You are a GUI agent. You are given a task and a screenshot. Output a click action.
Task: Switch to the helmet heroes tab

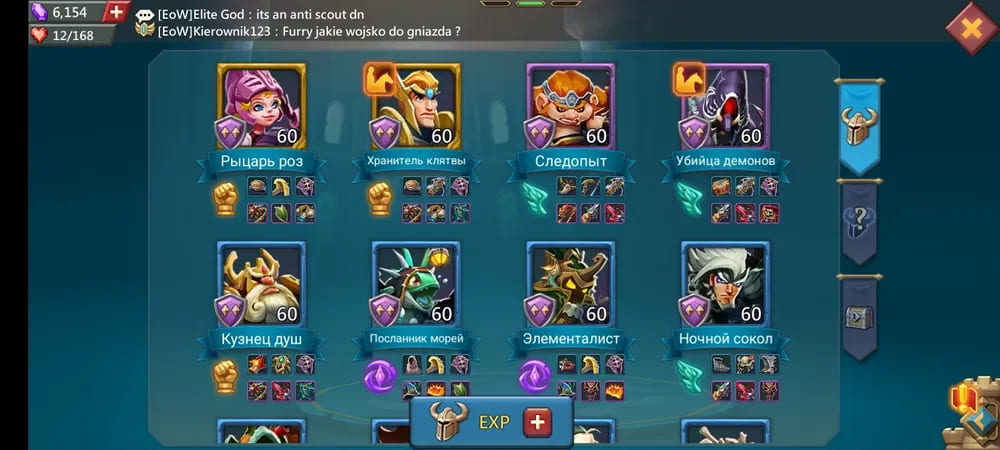[x=859, y=127]
